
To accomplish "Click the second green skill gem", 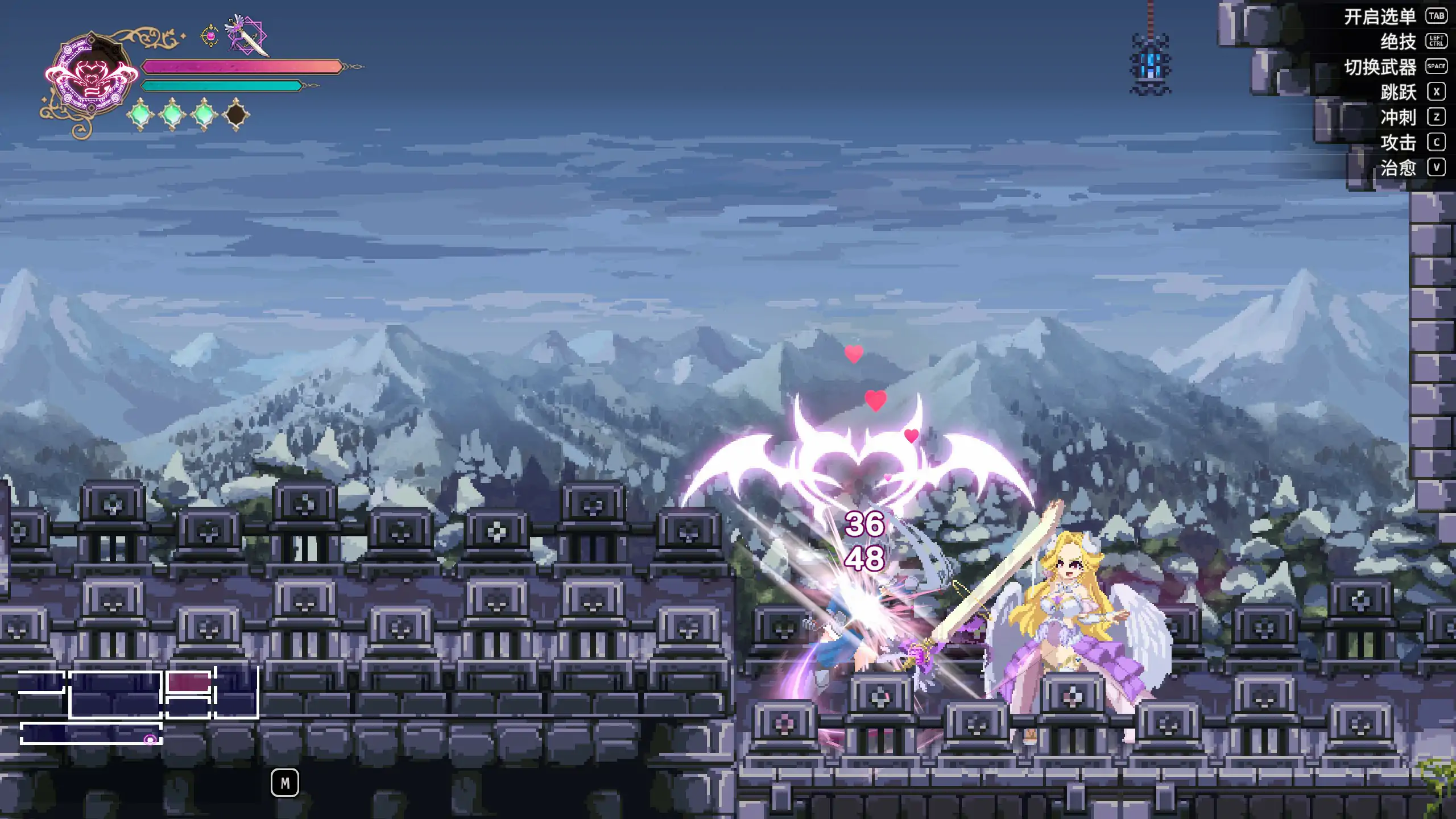I will click(173, 114).
